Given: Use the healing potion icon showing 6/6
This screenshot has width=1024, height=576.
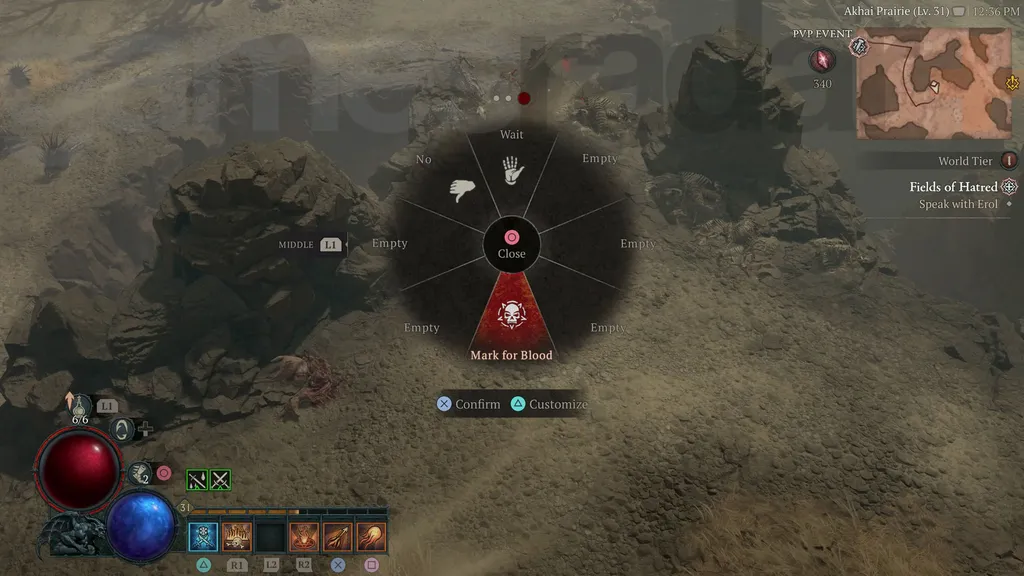Looking at the screenshot, I should coord(79,406).
